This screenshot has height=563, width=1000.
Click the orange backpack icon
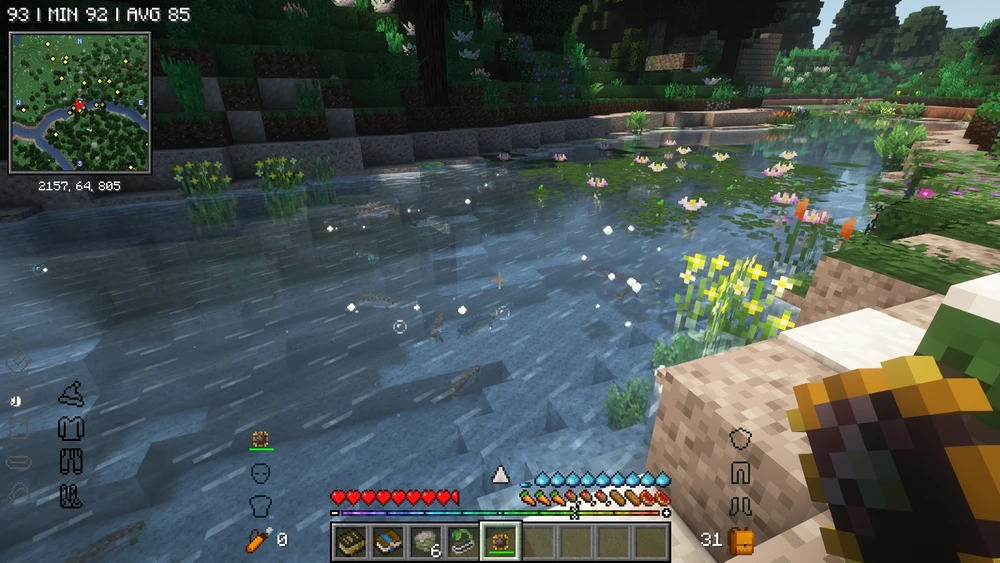click(741, 541)
